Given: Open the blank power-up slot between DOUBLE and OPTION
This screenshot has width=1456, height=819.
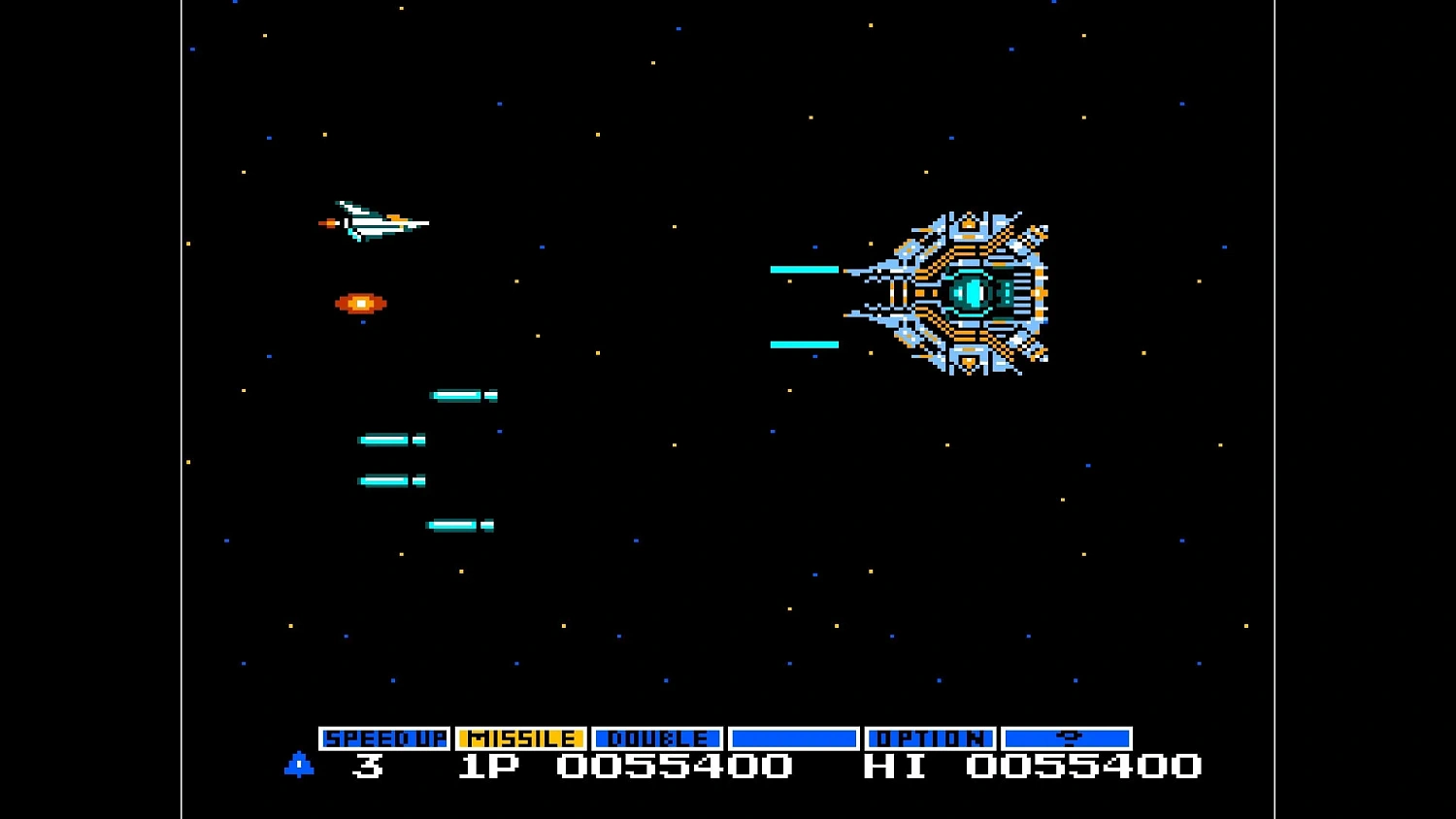Looking at the screenshot, I should point(796,737).
